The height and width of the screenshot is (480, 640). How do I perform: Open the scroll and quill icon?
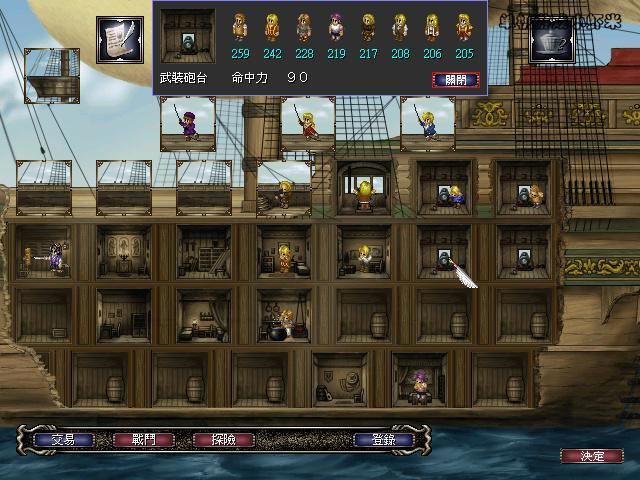119,39
